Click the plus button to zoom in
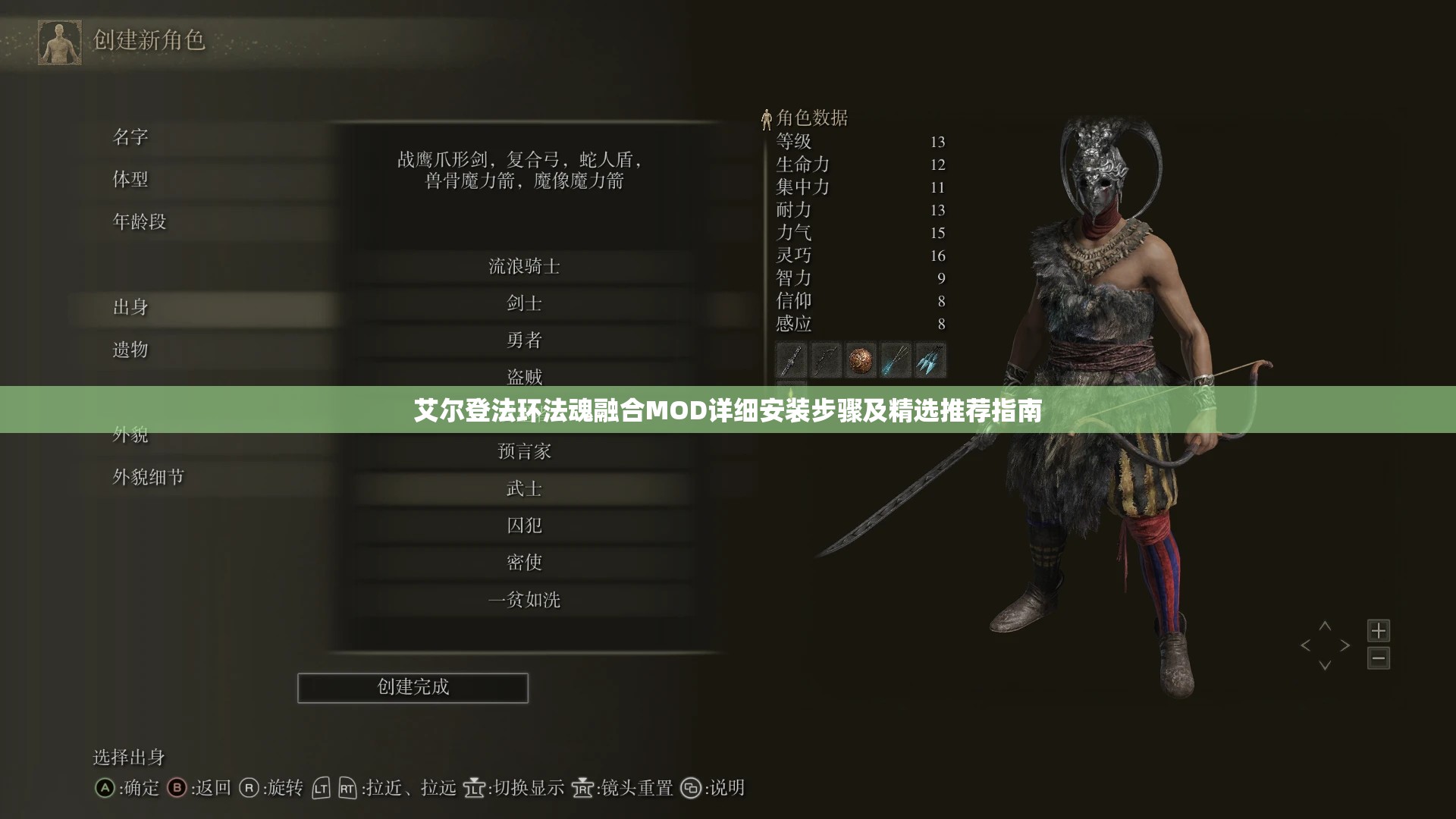 [1379, 629]
